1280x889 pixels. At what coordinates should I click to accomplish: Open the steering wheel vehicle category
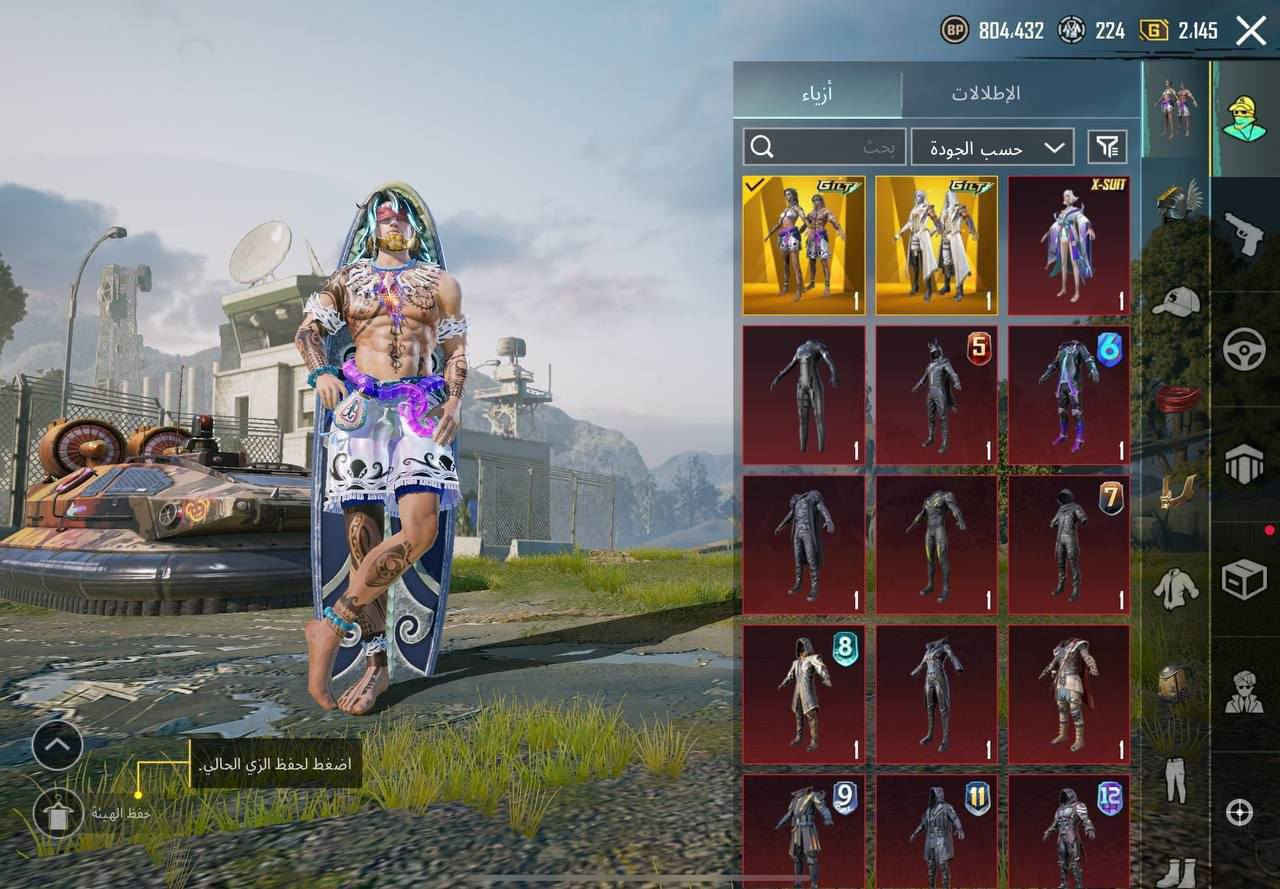point(1244,349)
